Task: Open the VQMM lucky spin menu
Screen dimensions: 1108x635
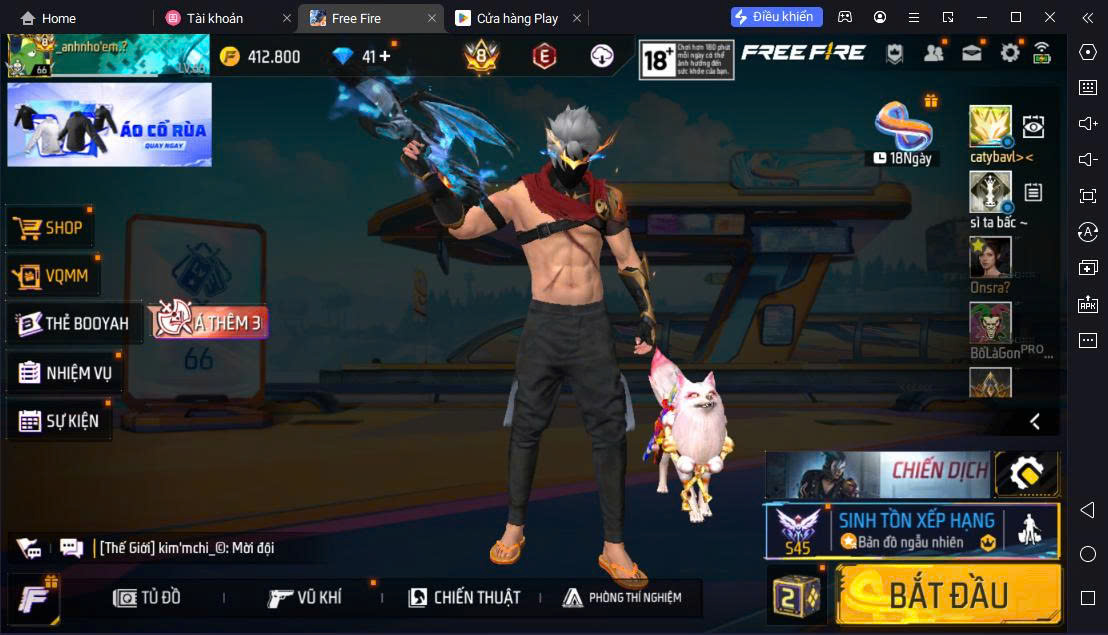Action: click(x=54, y=276)
